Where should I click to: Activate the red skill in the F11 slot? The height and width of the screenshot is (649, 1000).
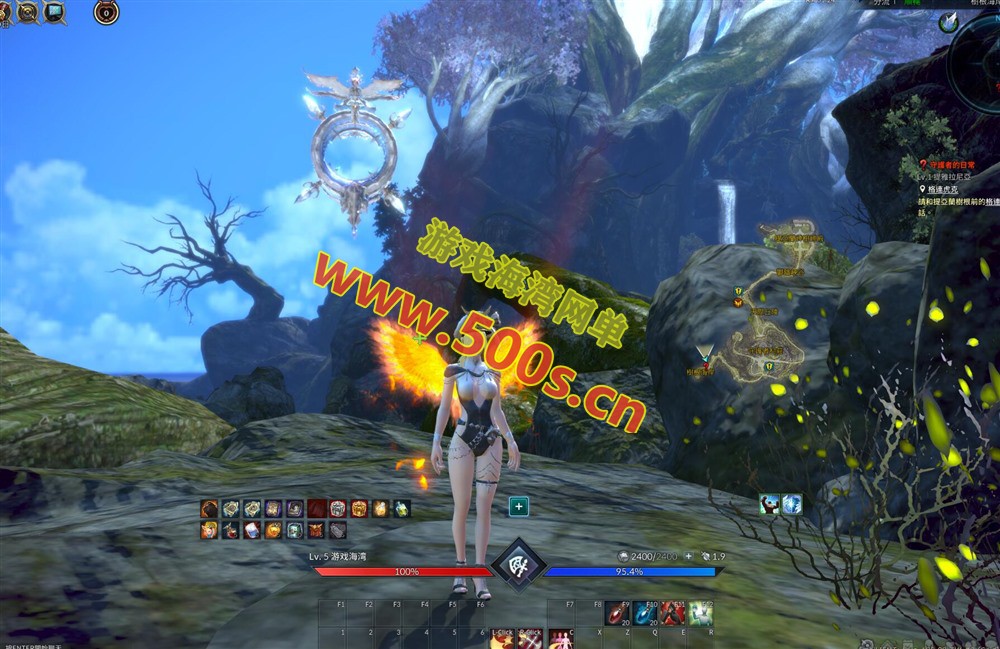click(x=672, y=613)
